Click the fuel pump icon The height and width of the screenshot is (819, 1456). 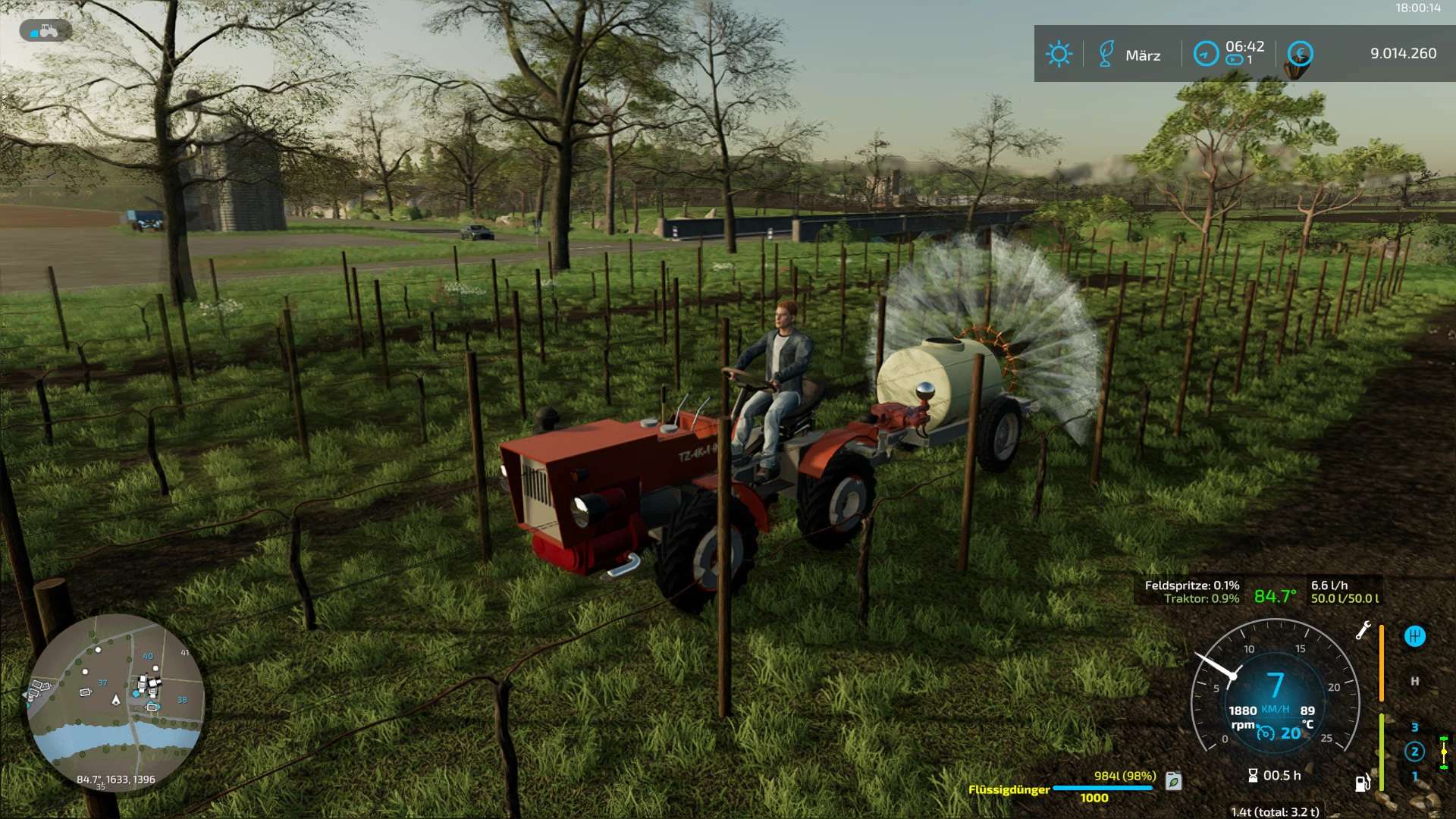click(x=1363, y=783)
